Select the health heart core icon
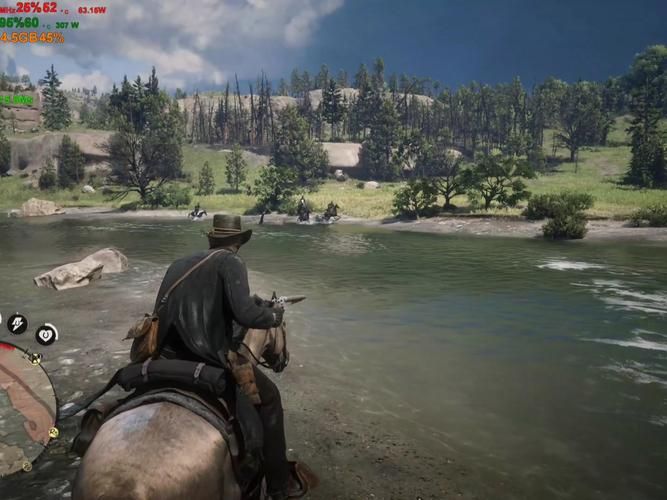The image size is (667, 500). [x=46, y=334]
